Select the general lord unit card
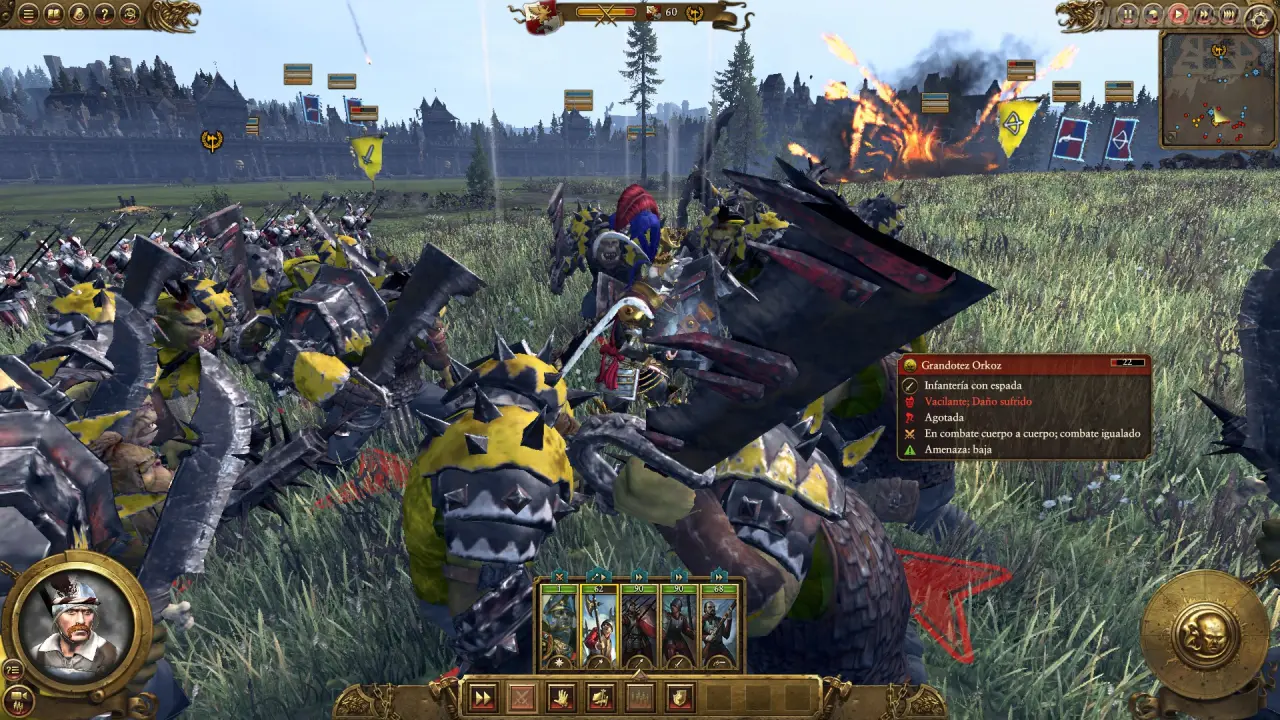This screenshot has height=720, width=1280. 559,627
